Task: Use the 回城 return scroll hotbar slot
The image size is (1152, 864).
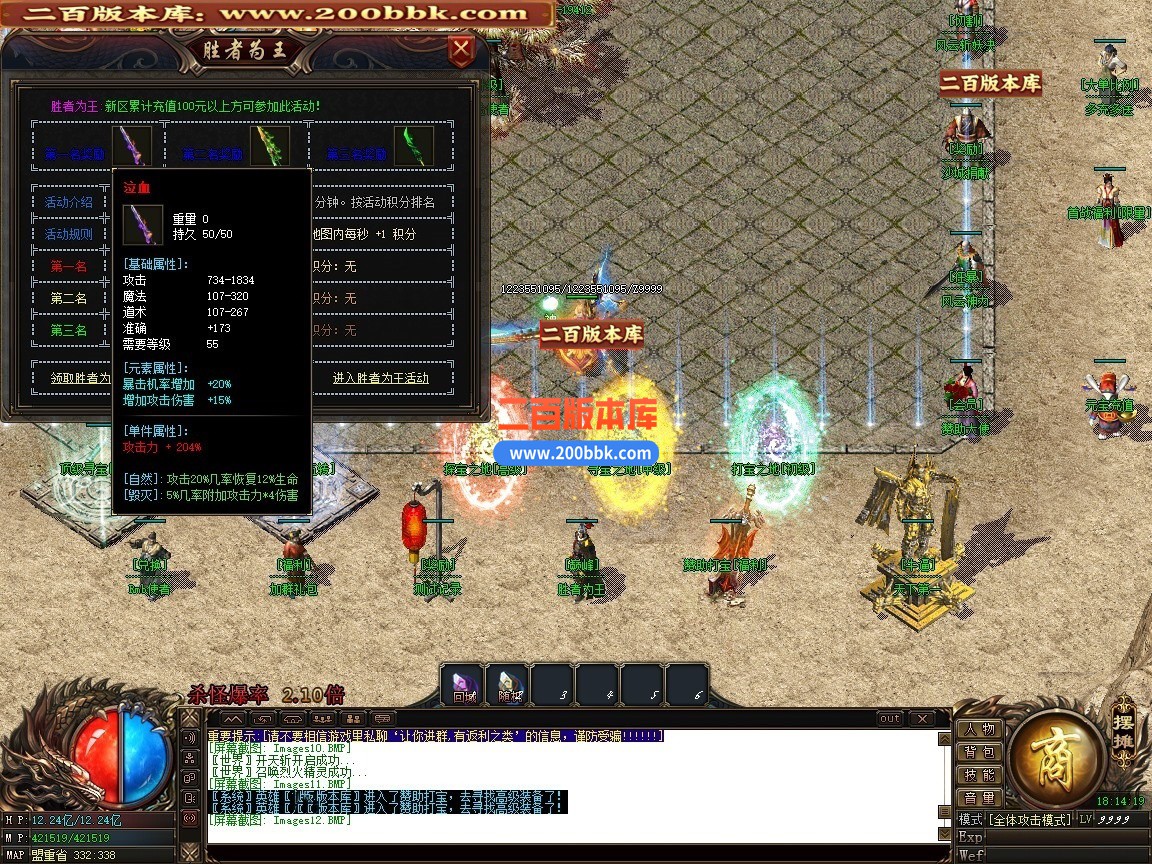Action: pyautogui.click(x=463, y=686)
